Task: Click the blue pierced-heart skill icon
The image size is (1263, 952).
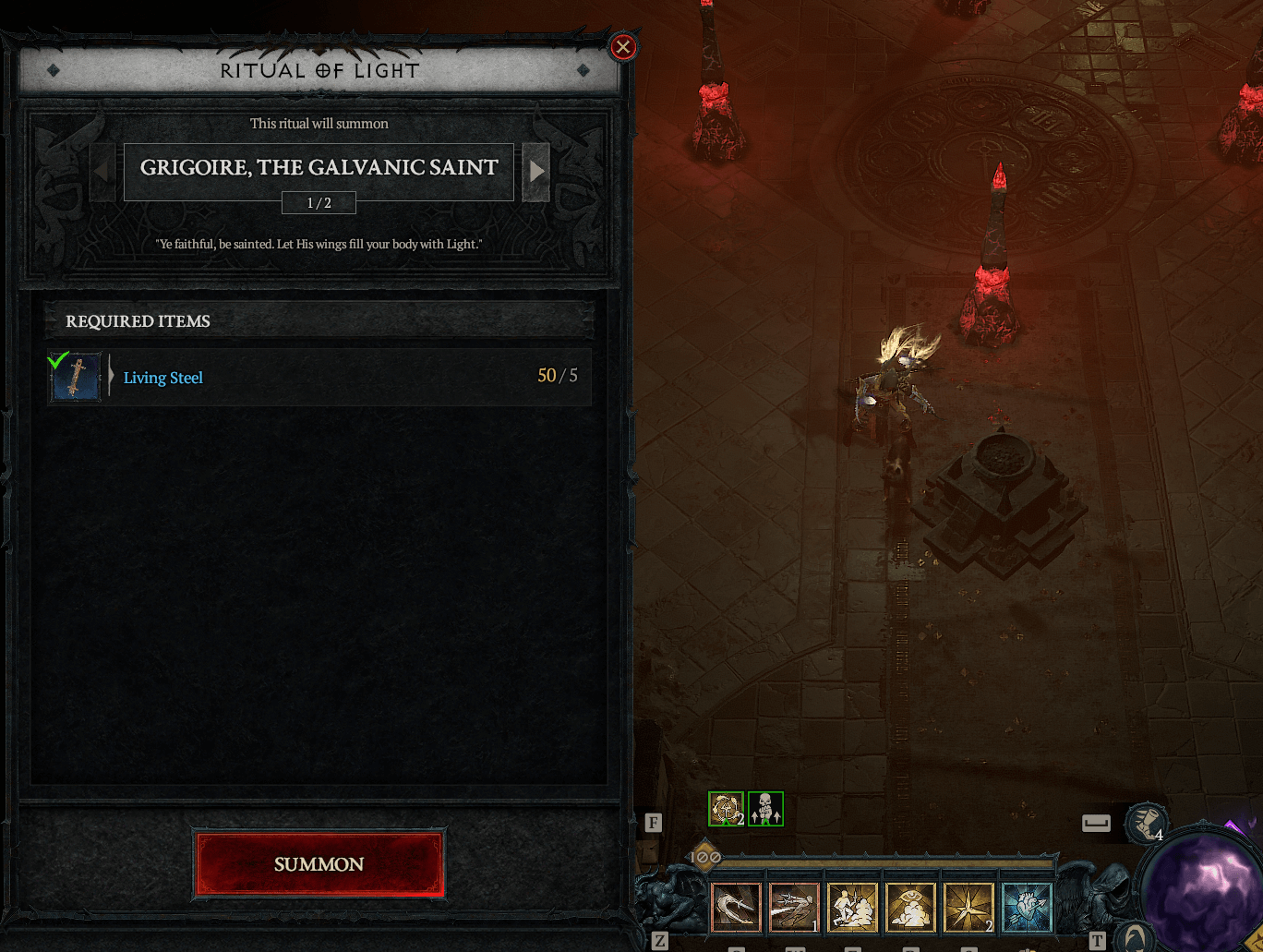Action: 1027,907
